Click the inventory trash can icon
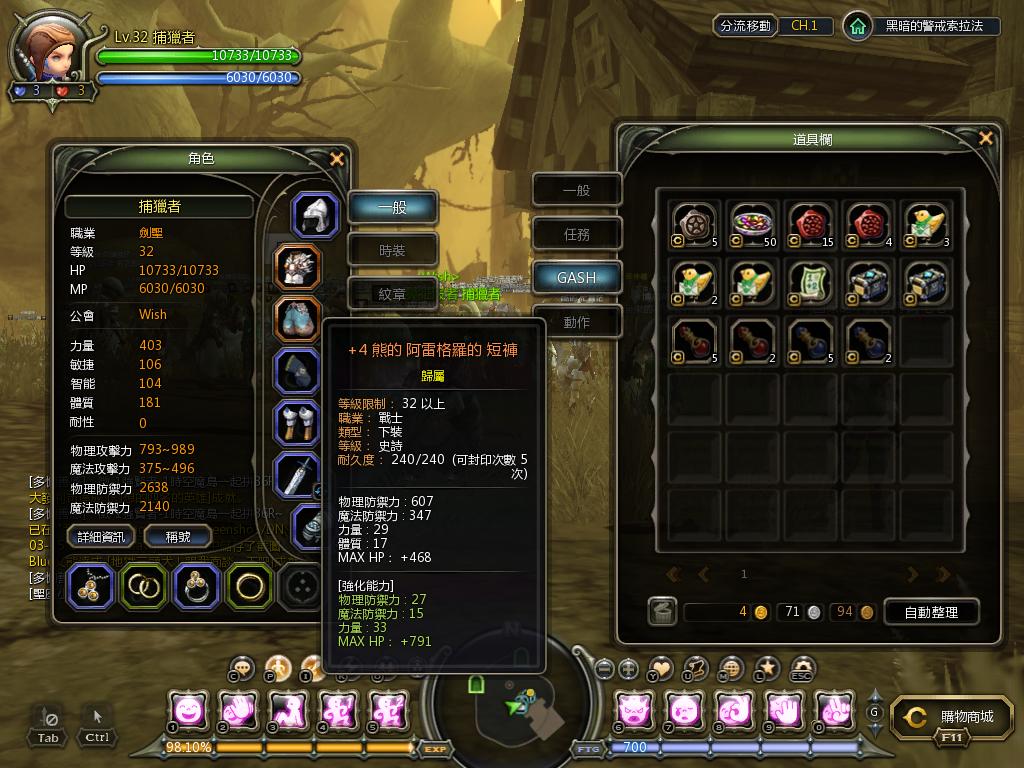This screenshot has height=768, width=1024. click(661, 611)
